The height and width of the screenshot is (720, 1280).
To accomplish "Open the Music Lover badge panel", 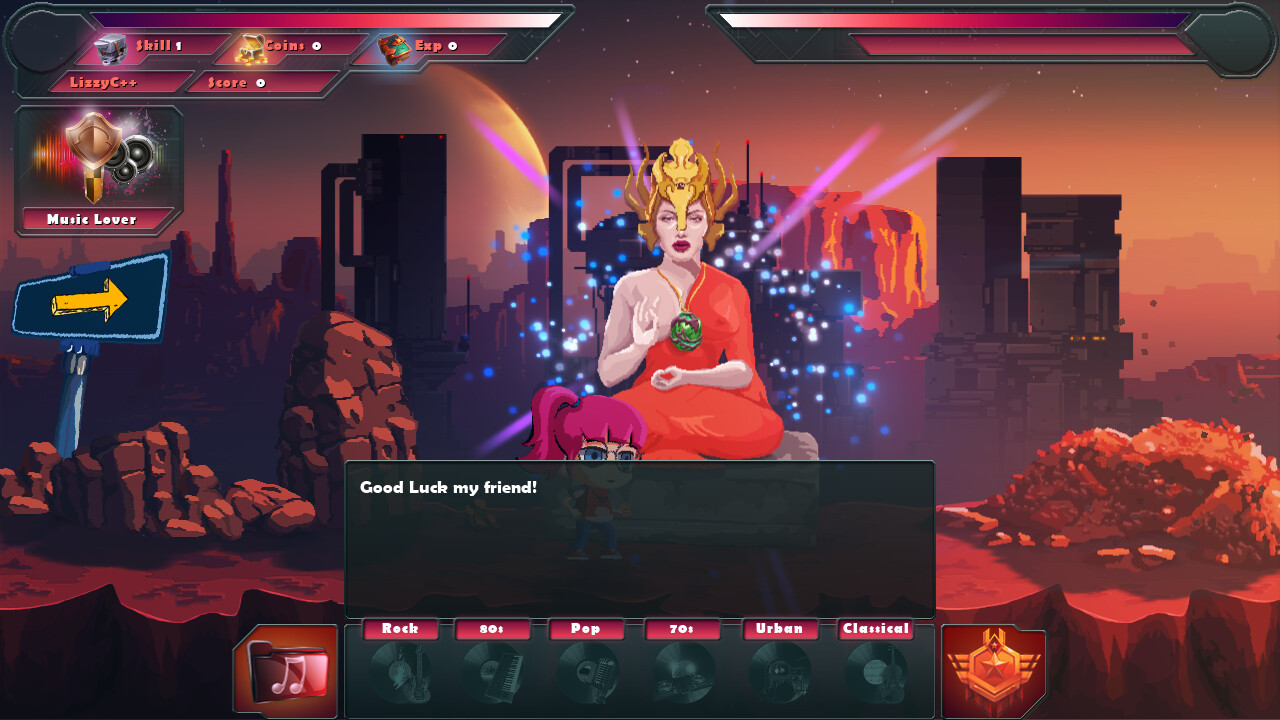I will [98, 171].
